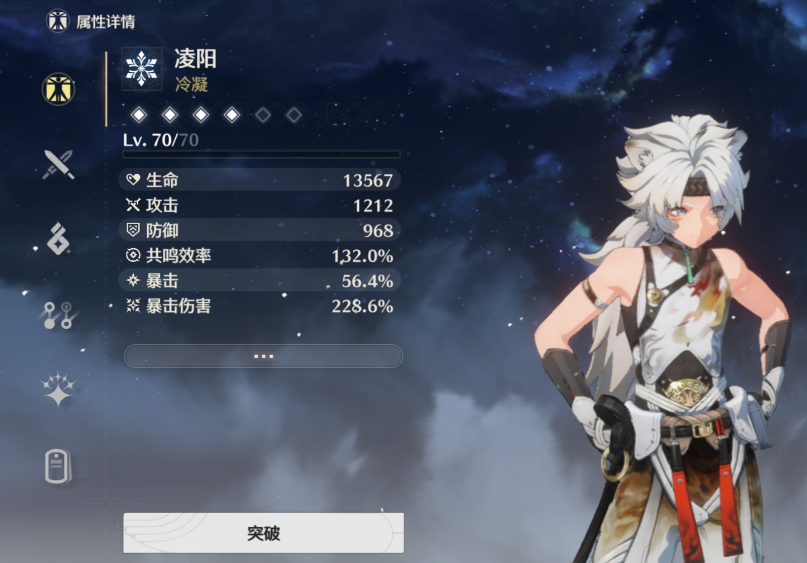This screenshot has height=563, width=807.
Task: Select the 生命 HP stat row
Action: tap(261, 180)
